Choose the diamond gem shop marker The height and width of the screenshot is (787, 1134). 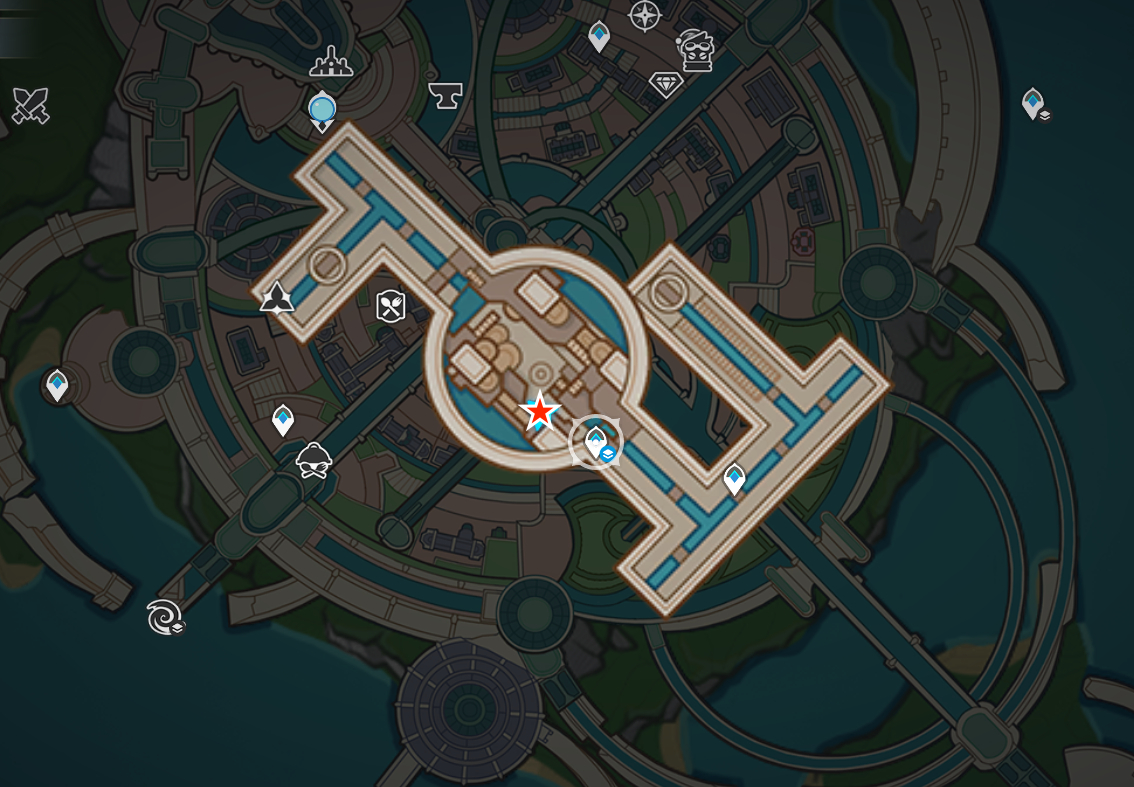coord(666,84)
